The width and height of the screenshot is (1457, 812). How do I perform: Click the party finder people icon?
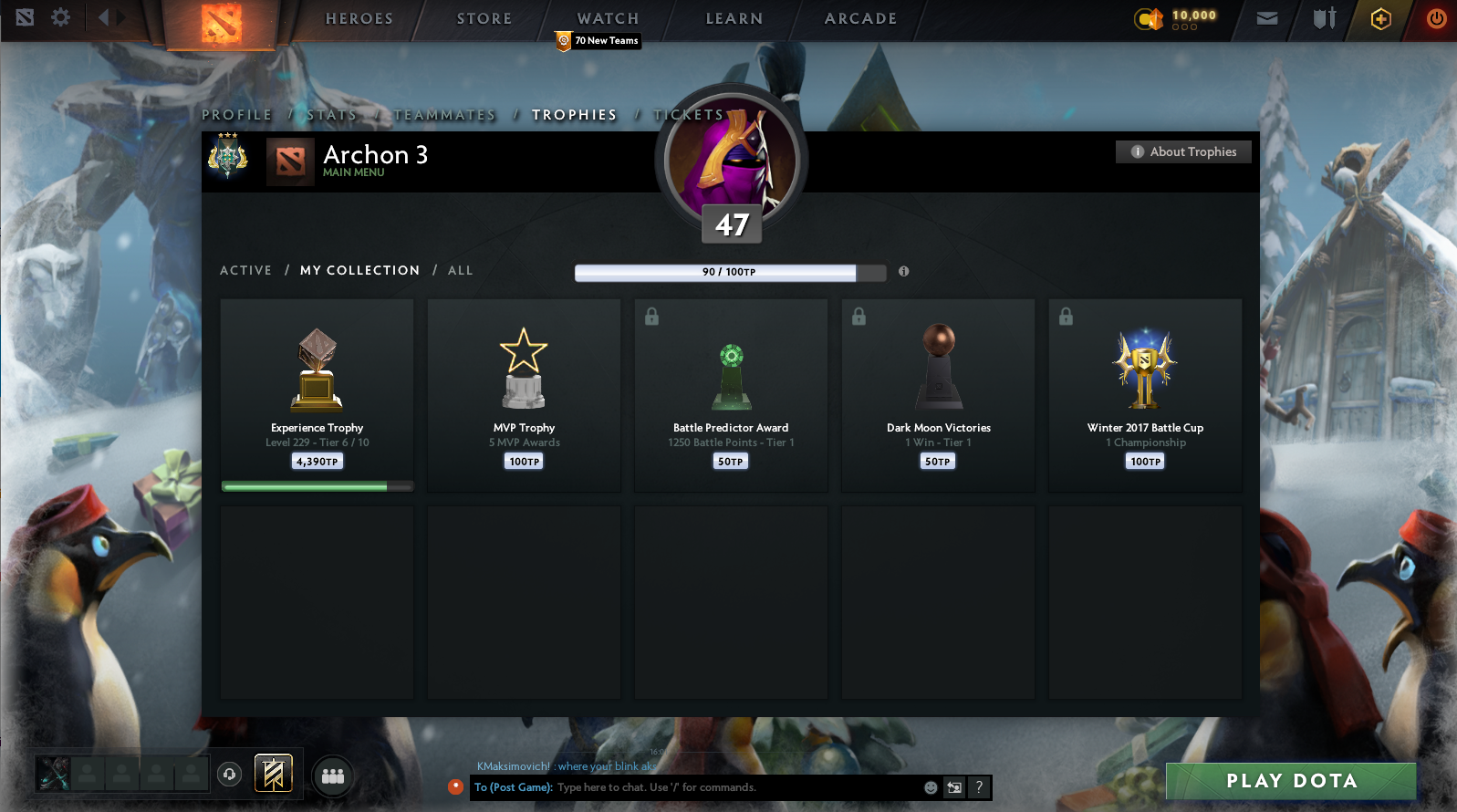pos(332,776)
